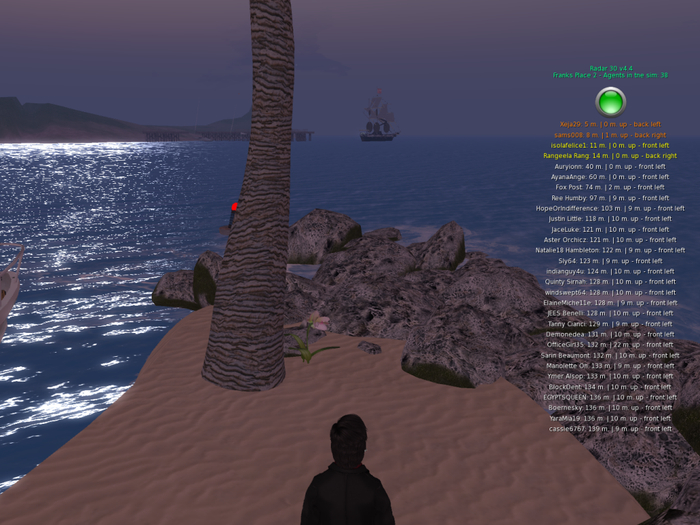The width and height of the screenshot is (700, 525).
Task: Choose isolafelice1 from the radar list
Action: pos(610,145)
